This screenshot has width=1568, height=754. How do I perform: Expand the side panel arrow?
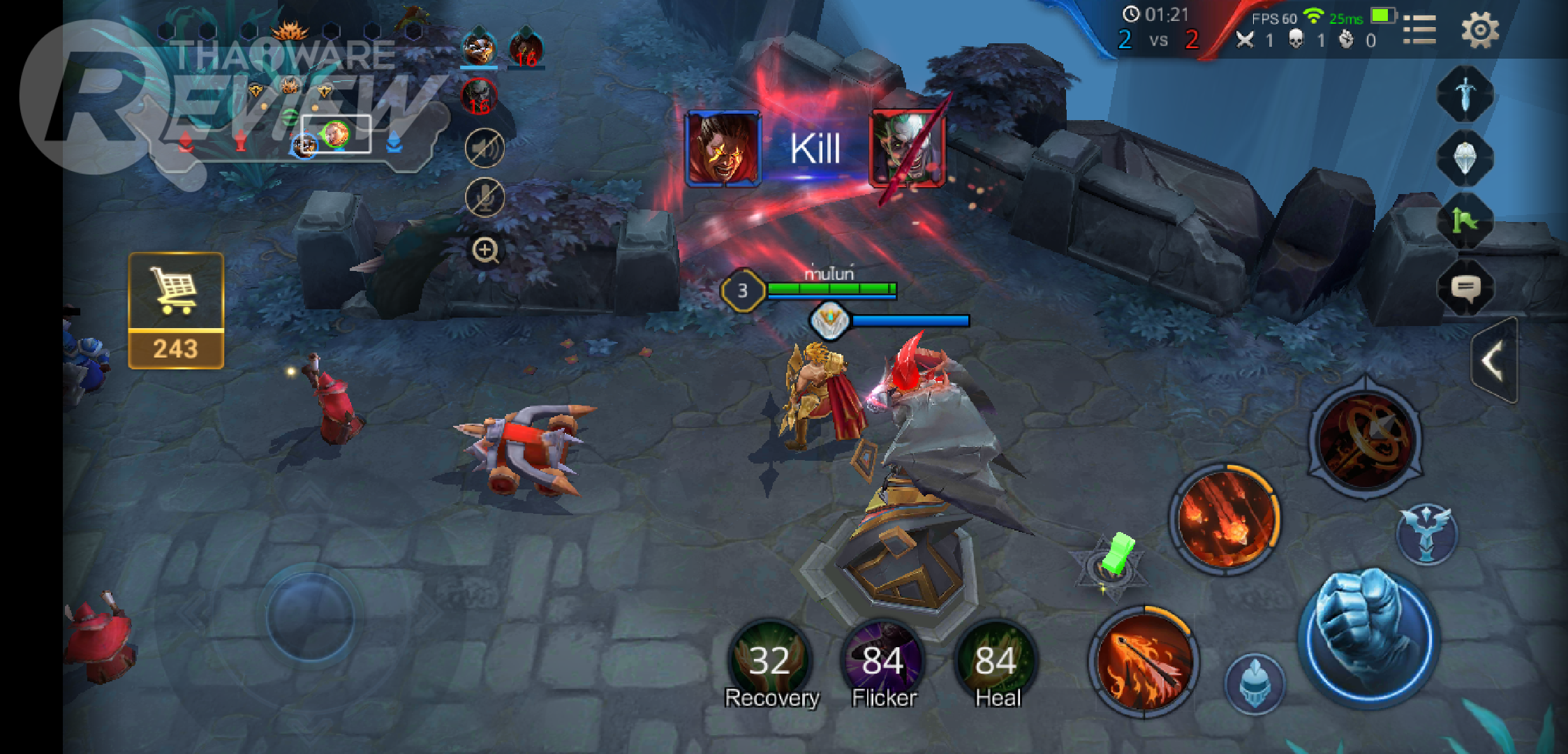point(1494,361)
